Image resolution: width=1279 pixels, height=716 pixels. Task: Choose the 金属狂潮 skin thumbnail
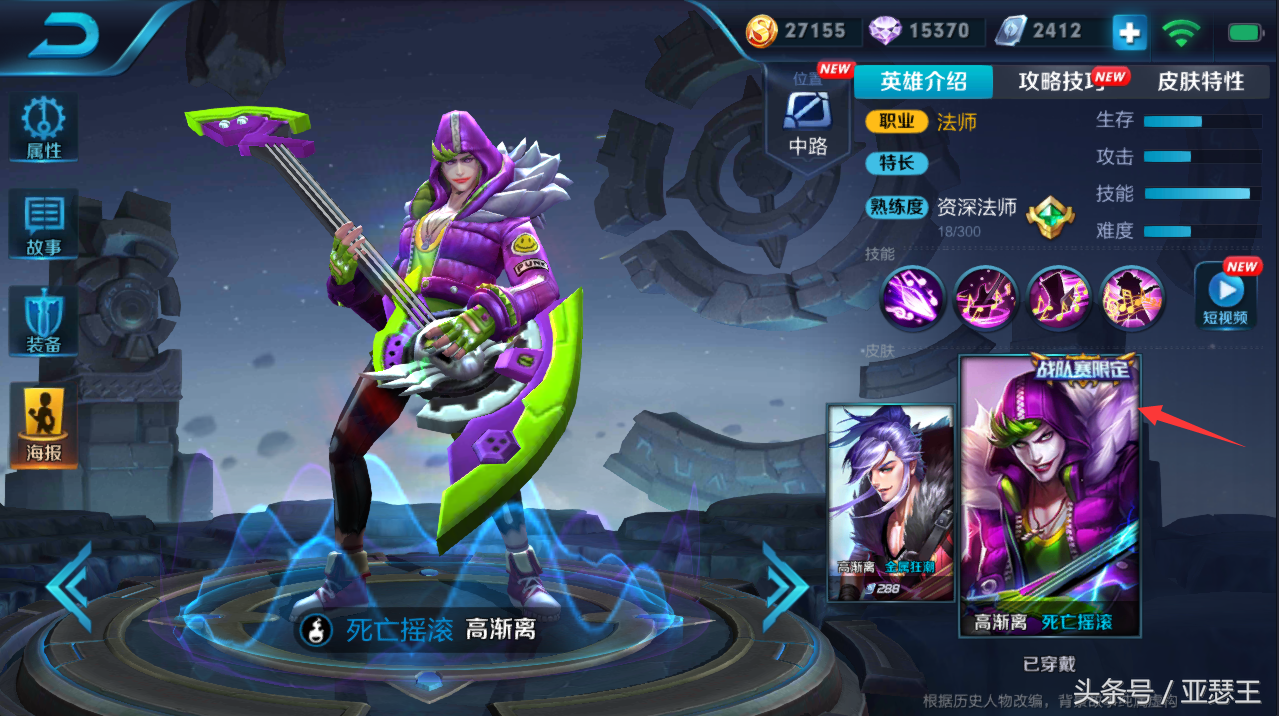tap(890, 501)
